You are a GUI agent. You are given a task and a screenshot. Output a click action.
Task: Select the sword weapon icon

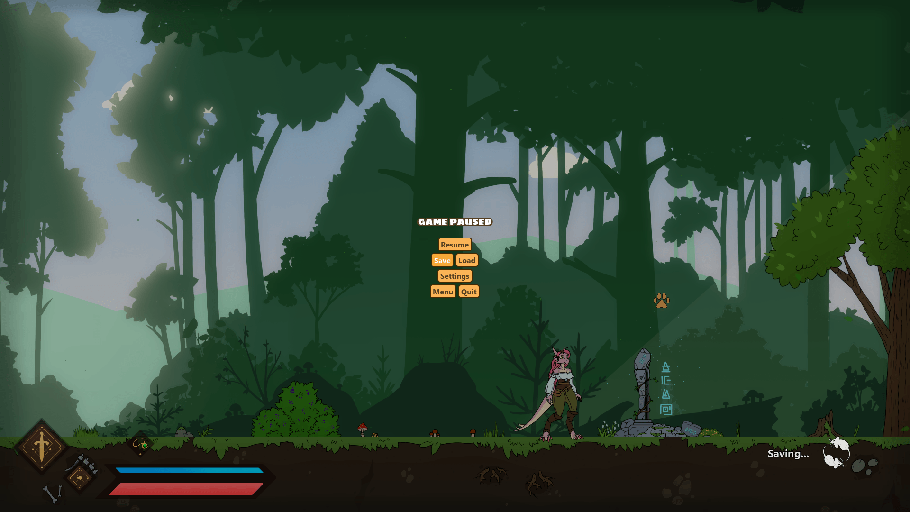[x=42, y=445]
